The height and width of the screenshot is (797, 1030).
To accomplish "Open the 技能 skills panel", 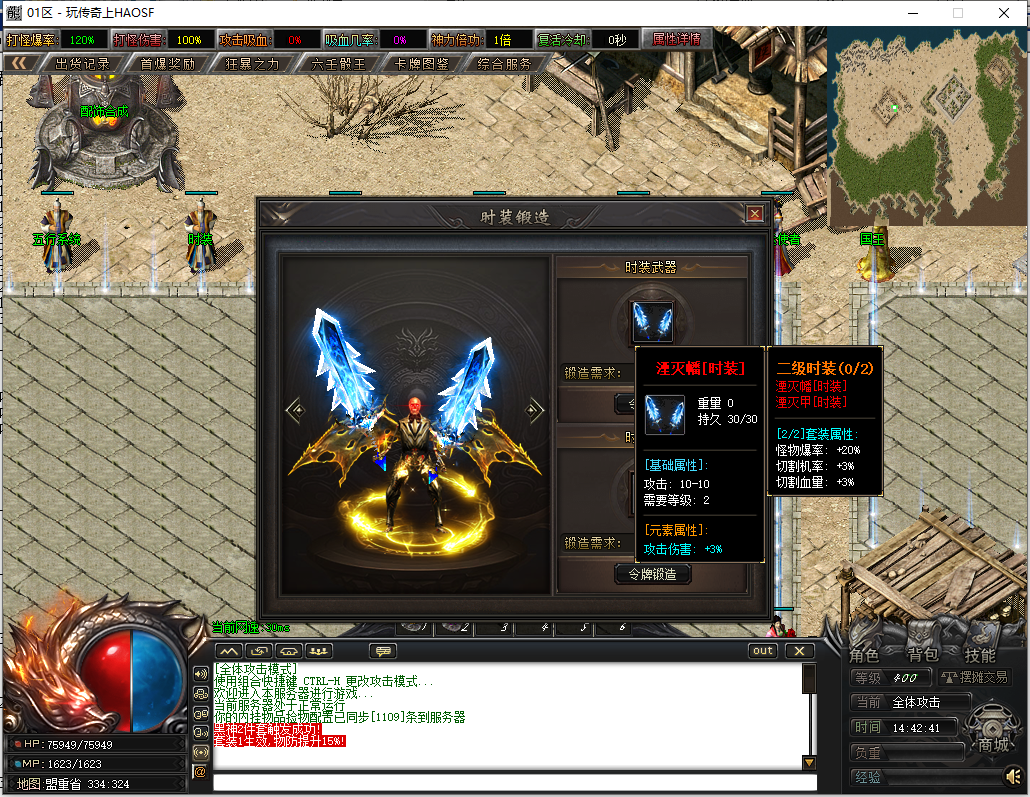I will point(980,655).
